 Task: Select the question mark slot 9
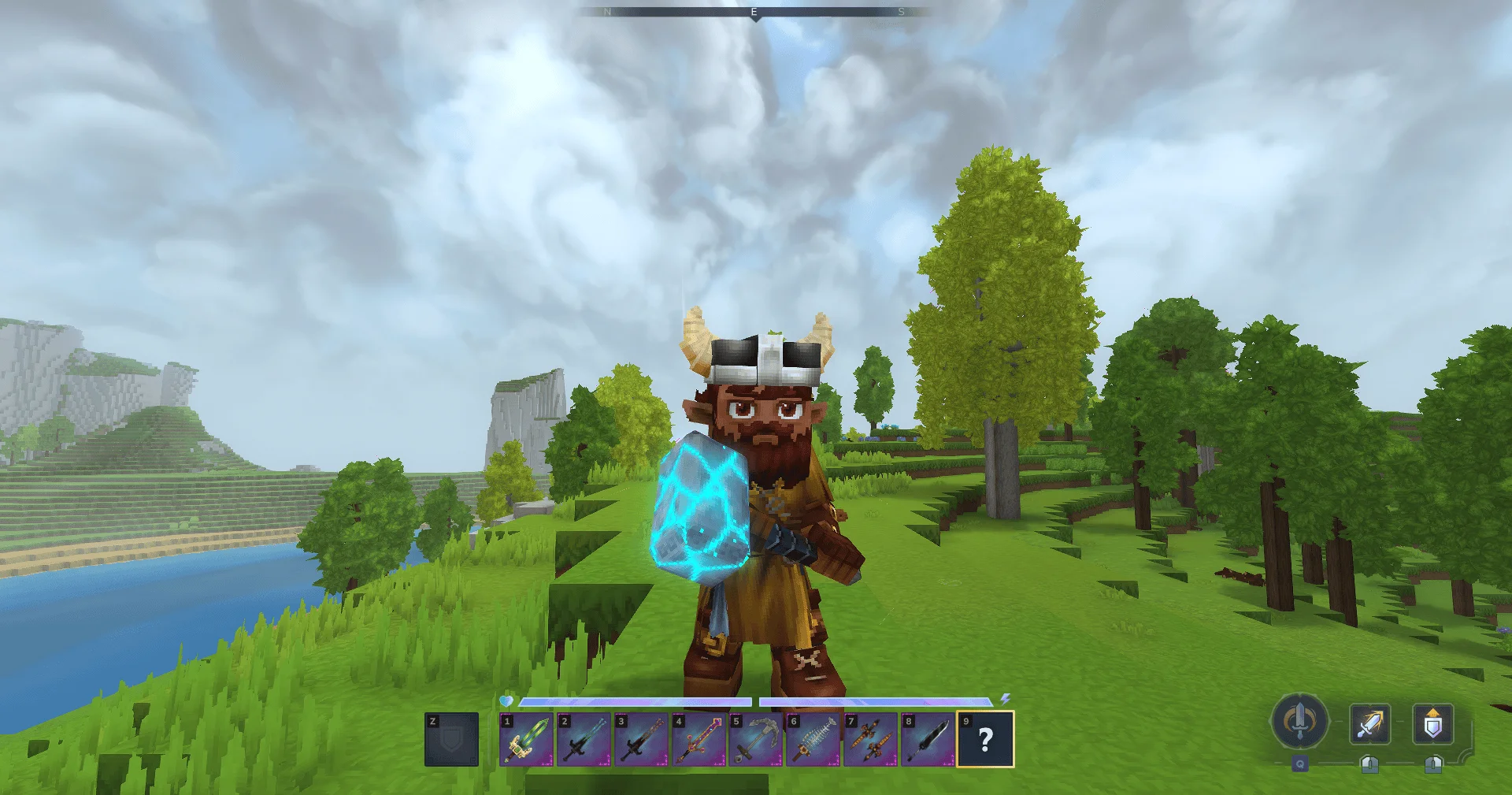coord(985,740)
